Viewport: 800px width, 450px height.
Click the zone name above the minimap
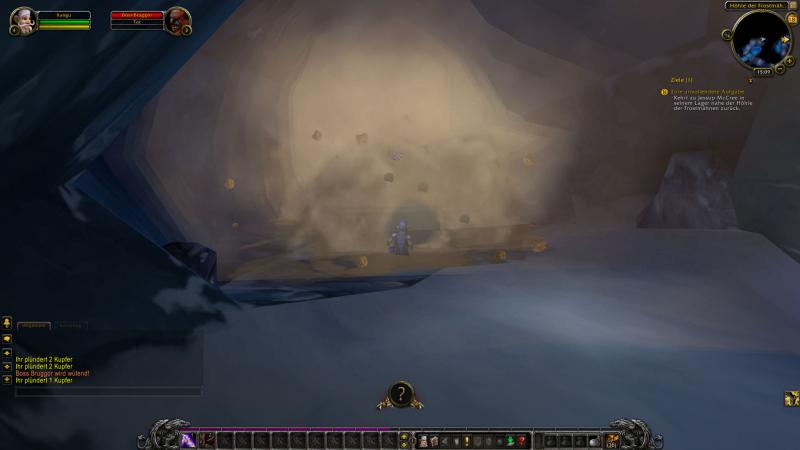tap(755, 5)
